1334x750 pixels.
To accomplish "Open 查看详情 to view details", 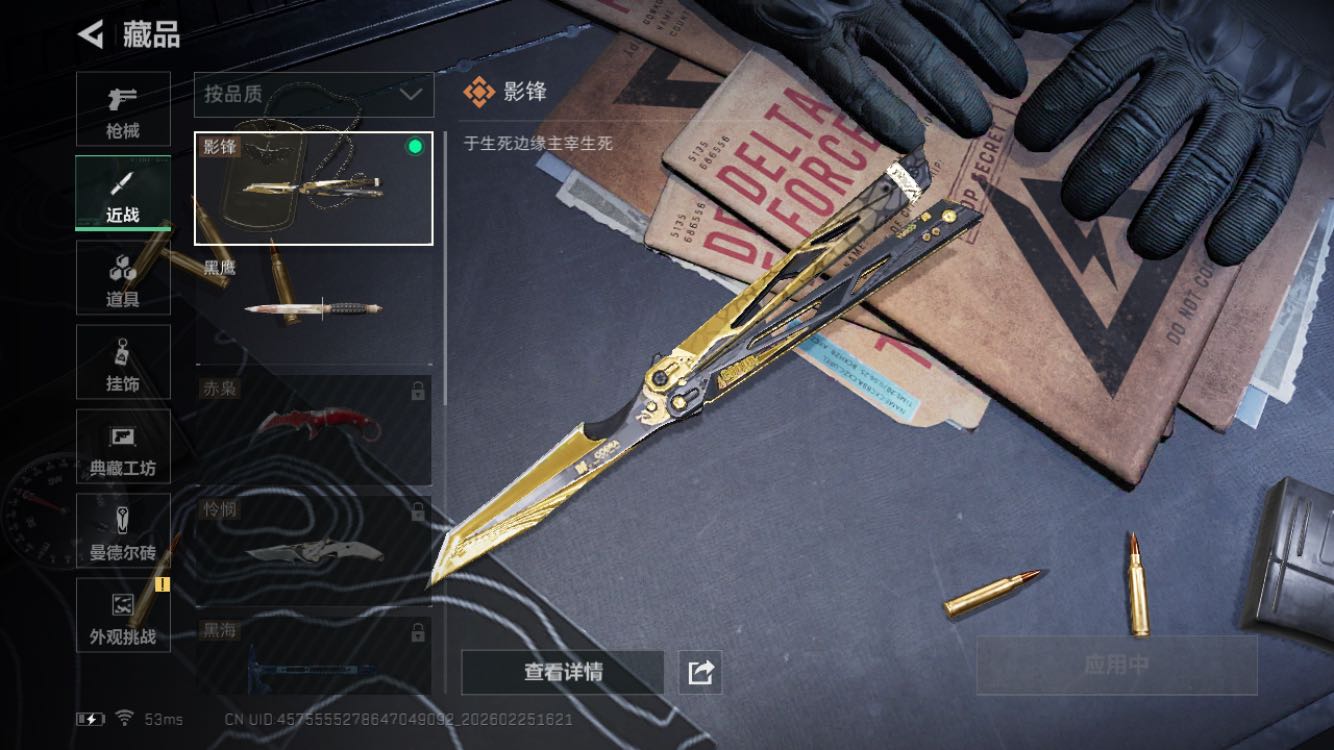I will coord(563,672).
